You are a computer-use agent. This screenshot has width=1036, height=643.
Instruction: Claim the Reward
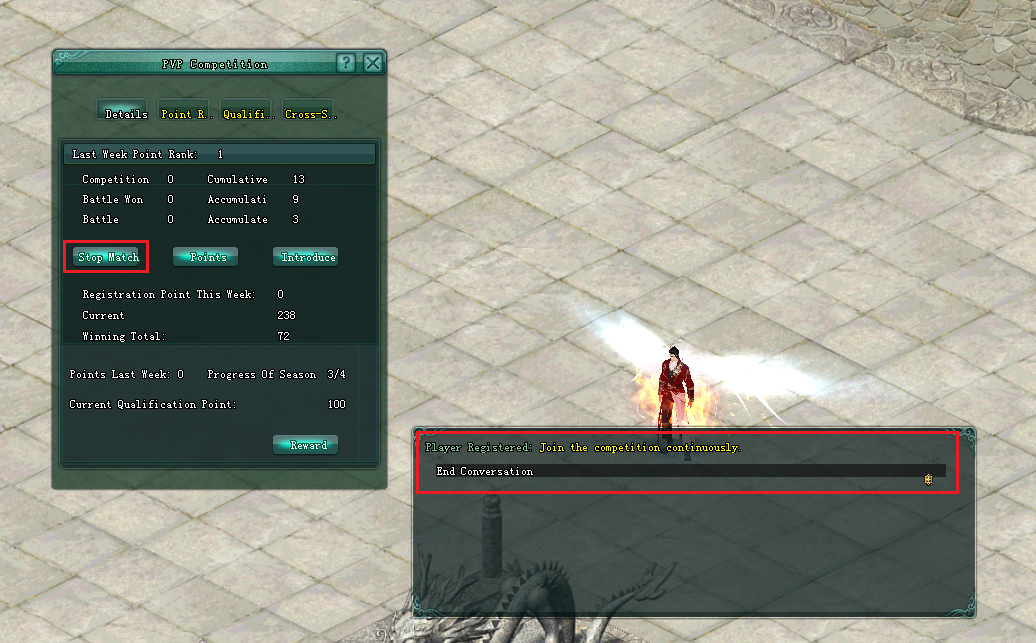(x=307, y=445)
